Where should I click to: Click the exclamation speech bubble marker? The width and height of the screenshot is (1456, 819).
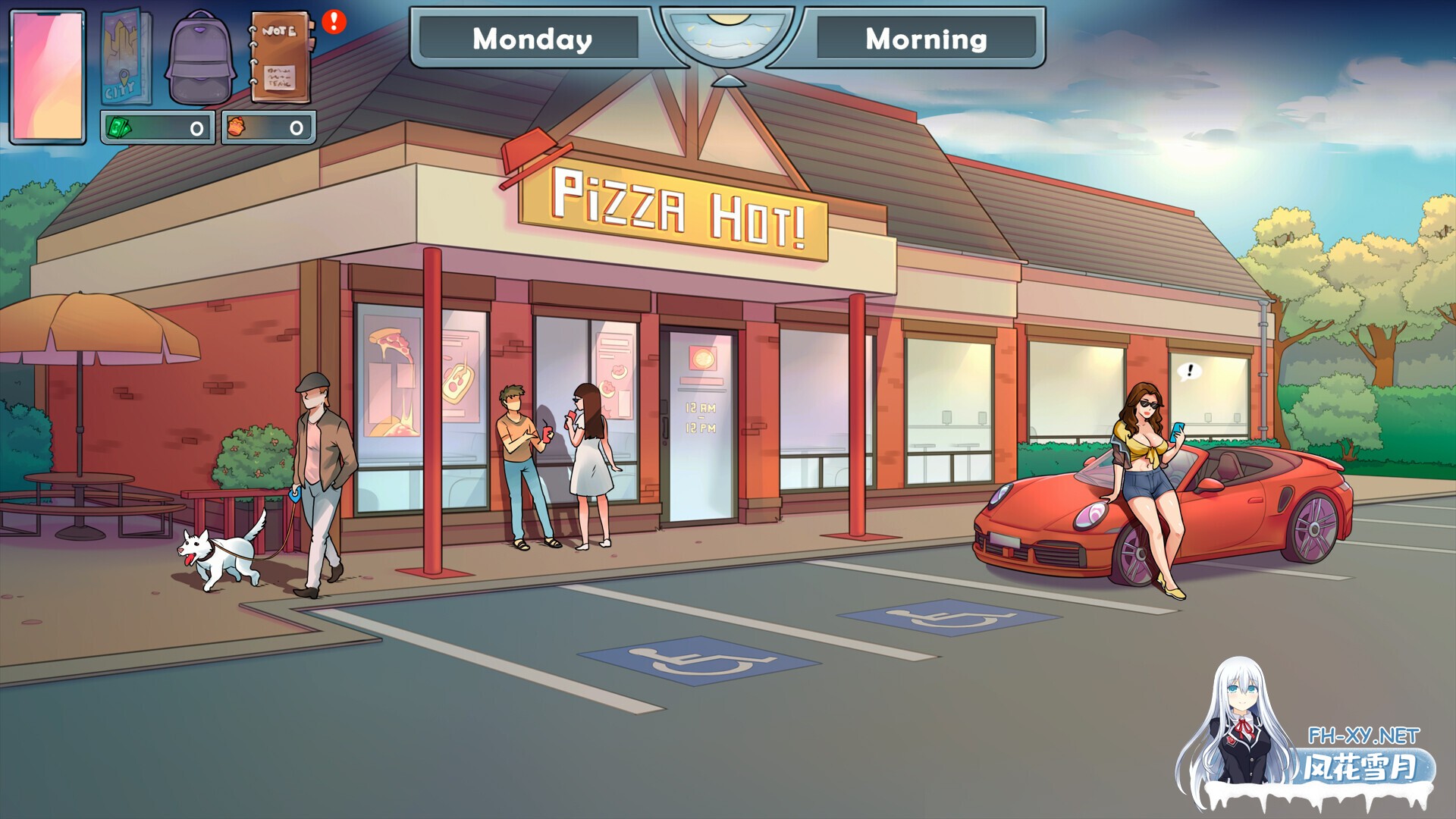coord(1189,371)
